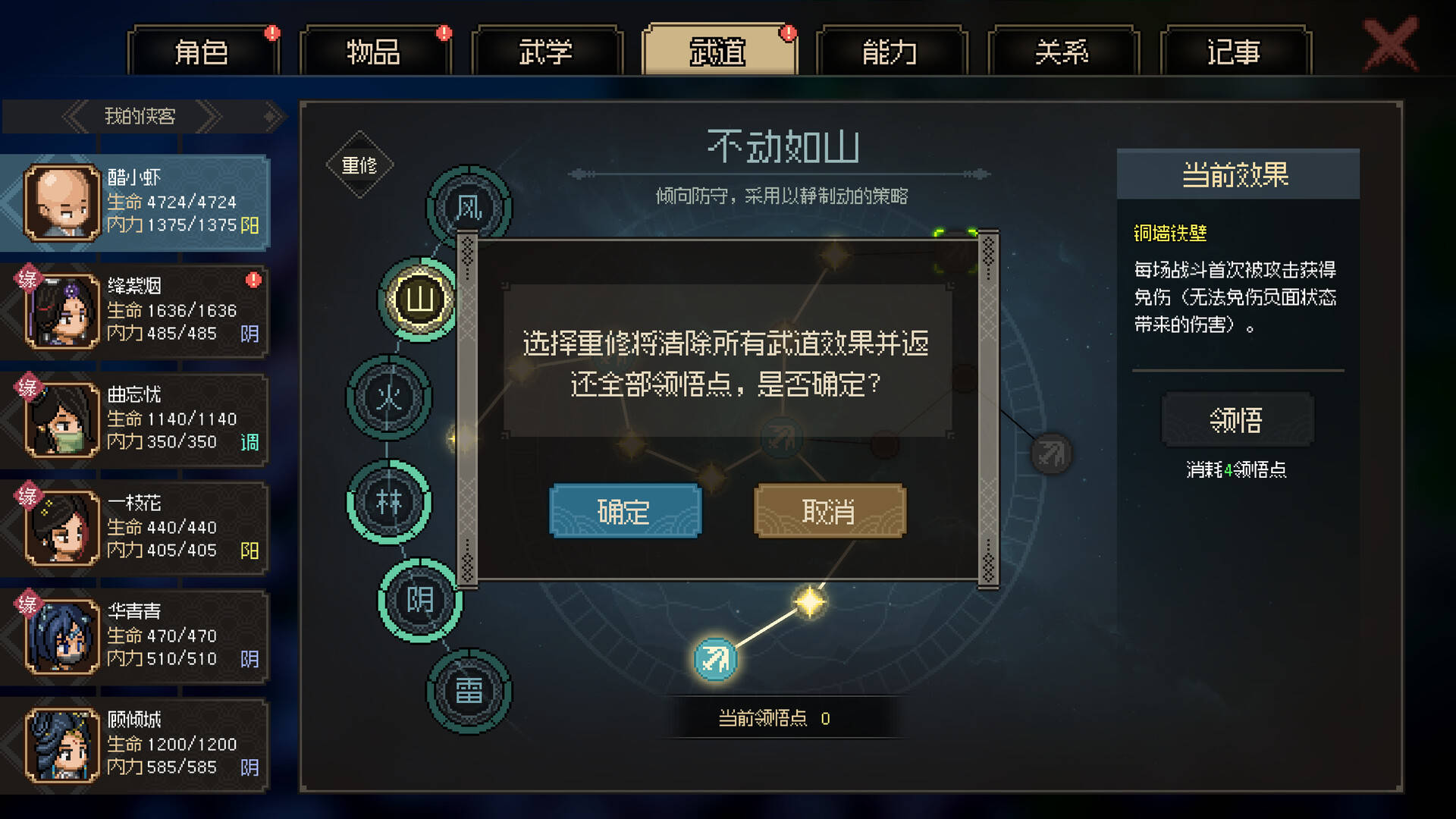Select the 雷 element node

point(469,689)
